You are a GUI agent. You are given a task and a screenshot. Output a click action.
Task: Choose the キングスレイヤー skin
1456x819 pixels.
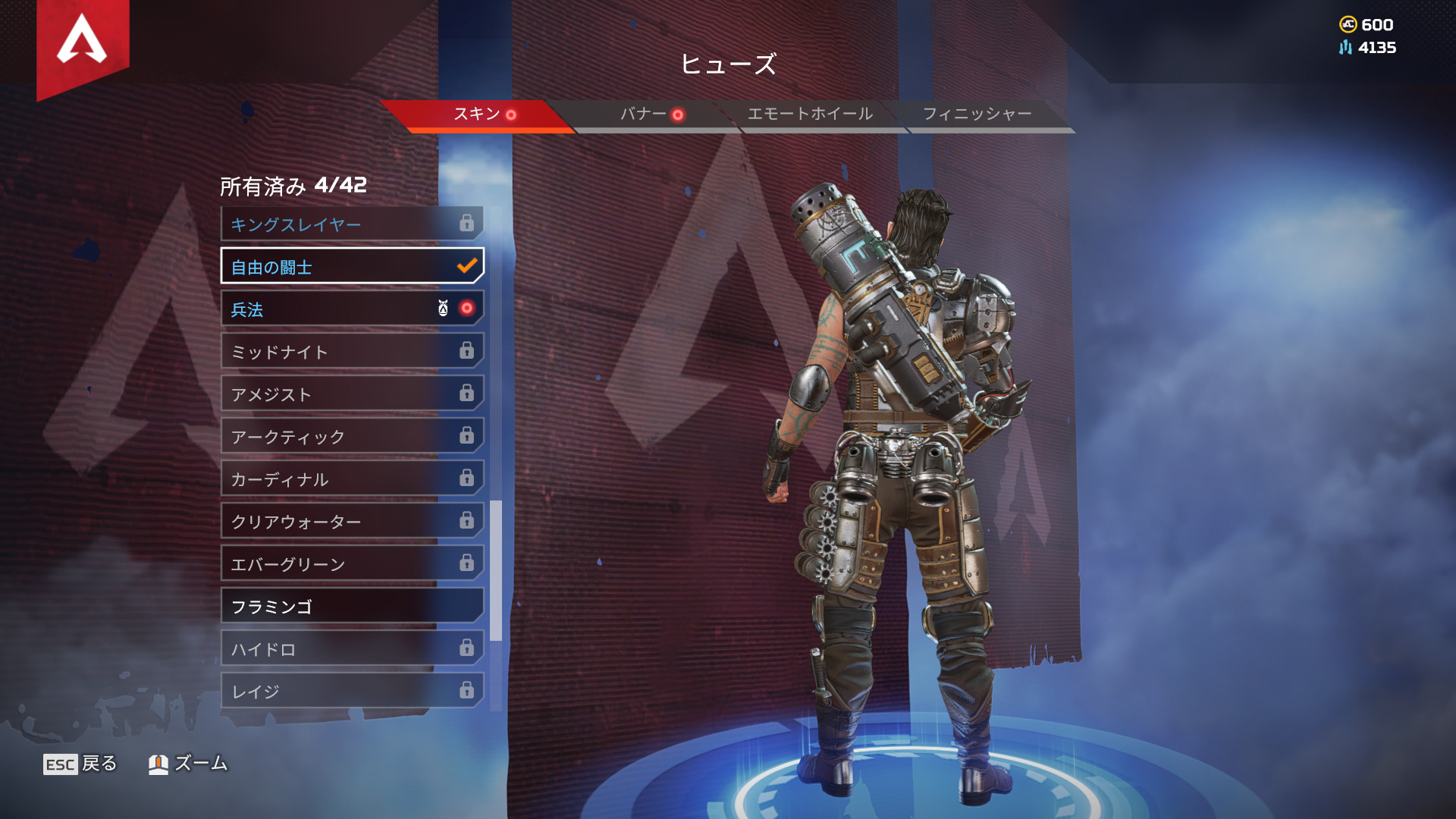coord(351,224)
